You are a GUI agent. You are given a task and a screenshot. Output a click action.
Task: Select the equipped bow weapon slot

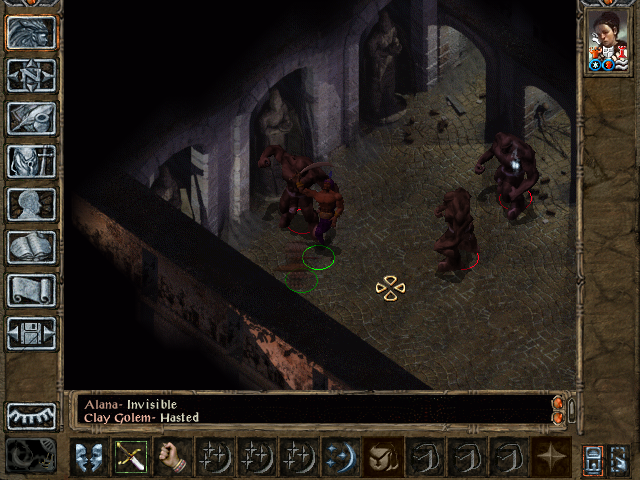[132, 457]
